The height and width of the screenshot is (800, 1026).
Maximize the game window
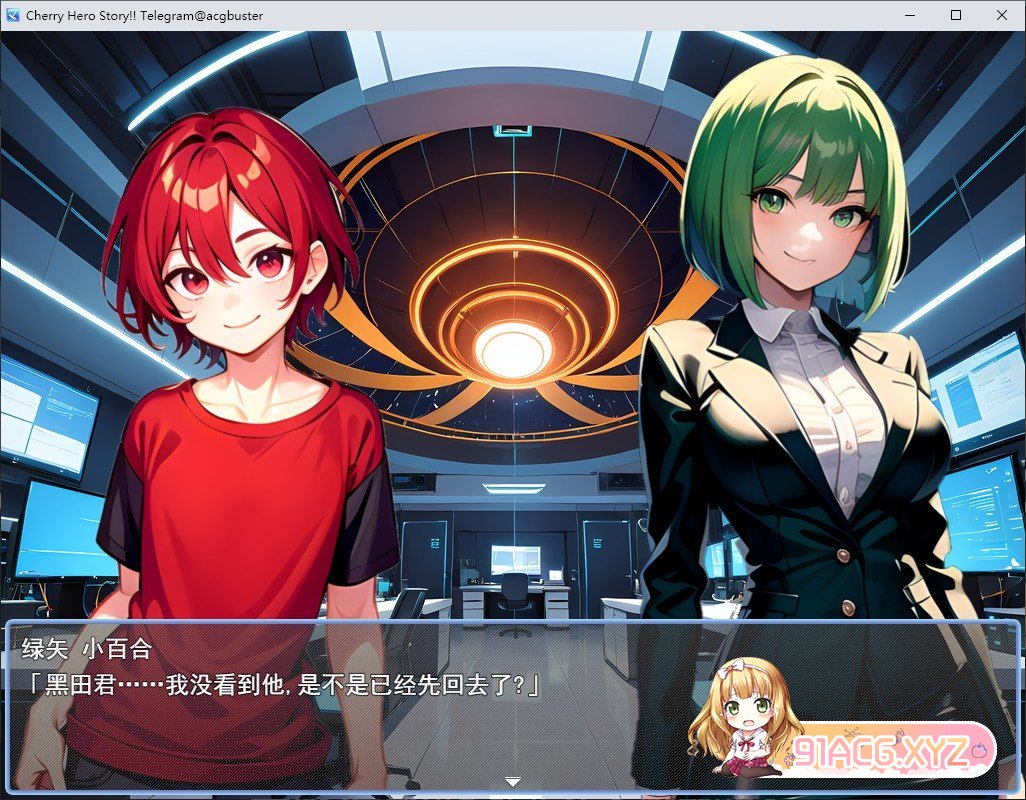click(x=956, y=15)
